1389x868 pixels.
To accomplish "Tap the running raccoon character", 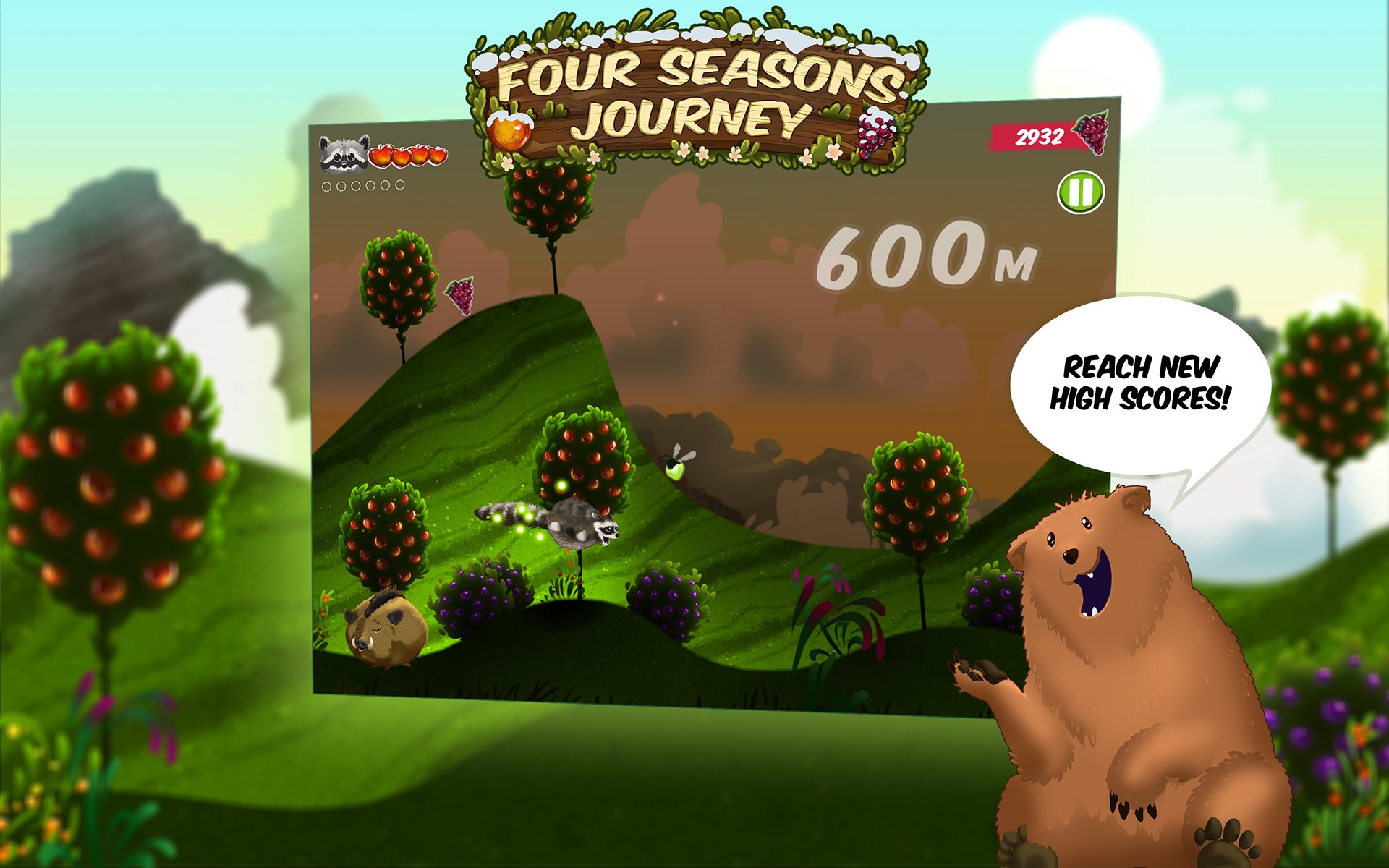I will point(575,524).
